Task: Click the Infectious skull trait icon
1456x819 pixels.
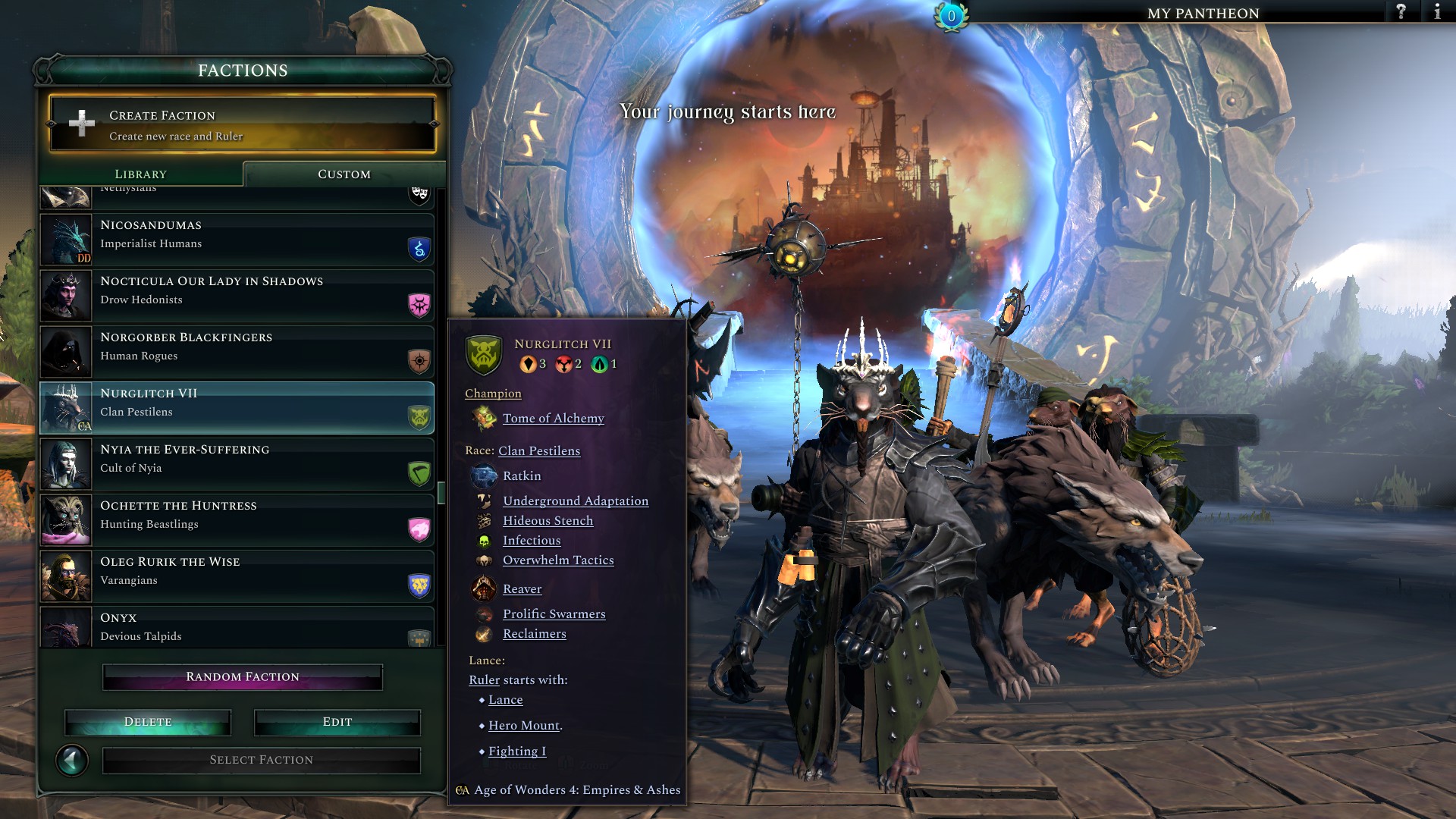Action: coord(485,540)
